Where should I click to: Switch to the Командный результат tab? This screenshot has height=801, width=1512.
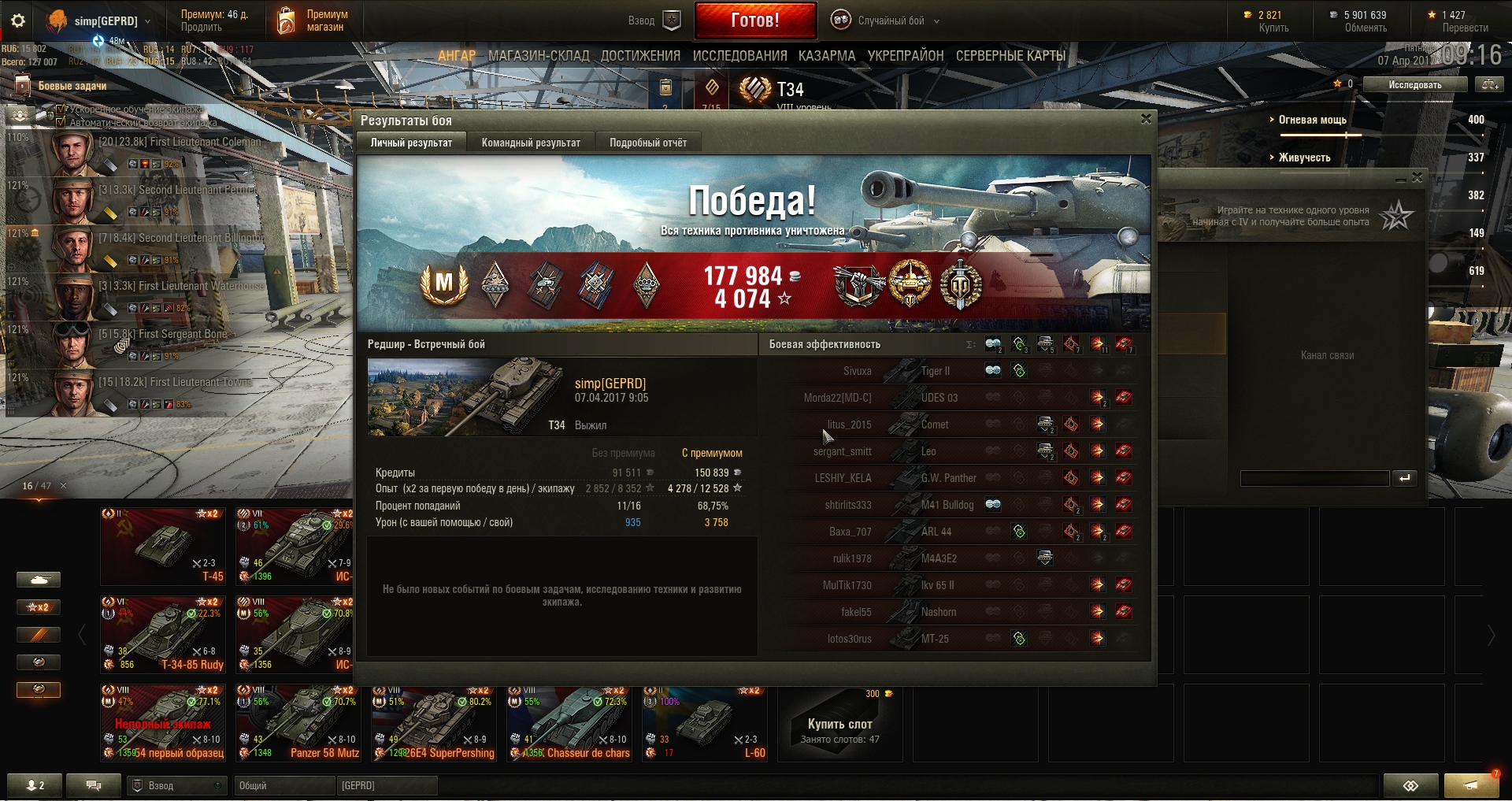(531, 143)
